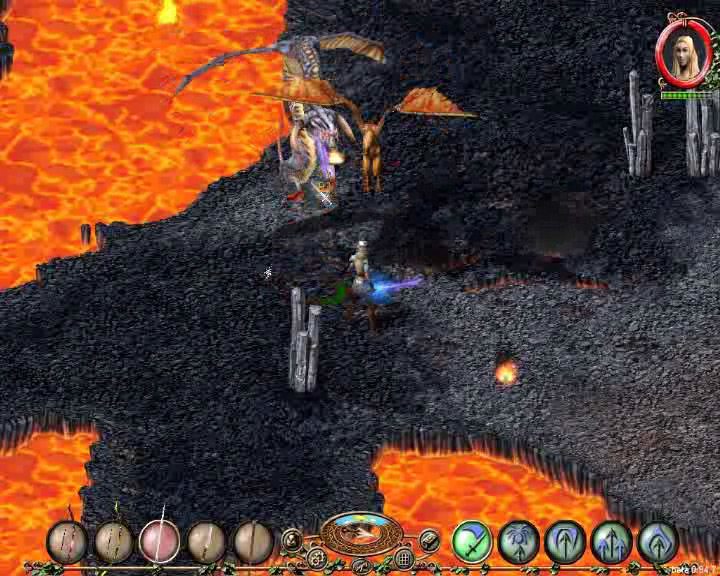Use the fanned multi-arrow combat art
The width and height of the screenshot is (720, 576).
point(519,541)
